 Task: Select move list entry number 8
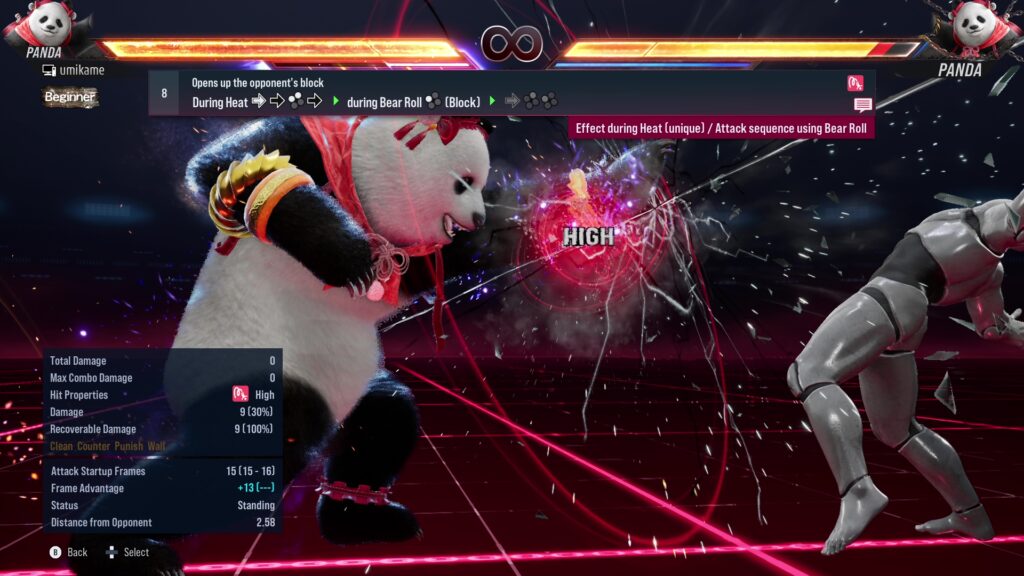[164, 93]
